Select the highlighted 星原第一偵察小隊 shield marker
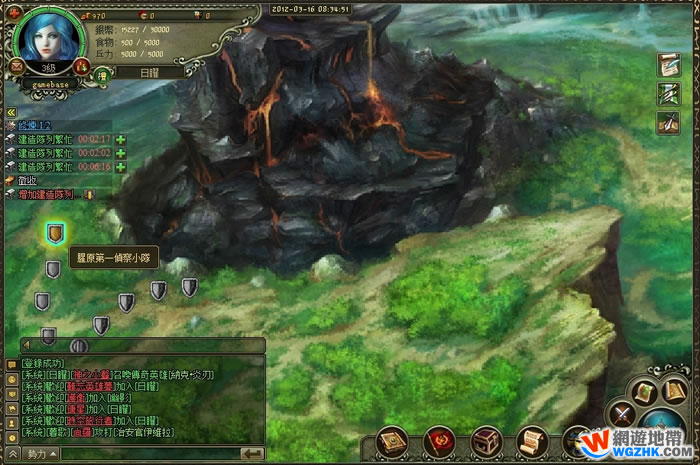 click(56, 233)
